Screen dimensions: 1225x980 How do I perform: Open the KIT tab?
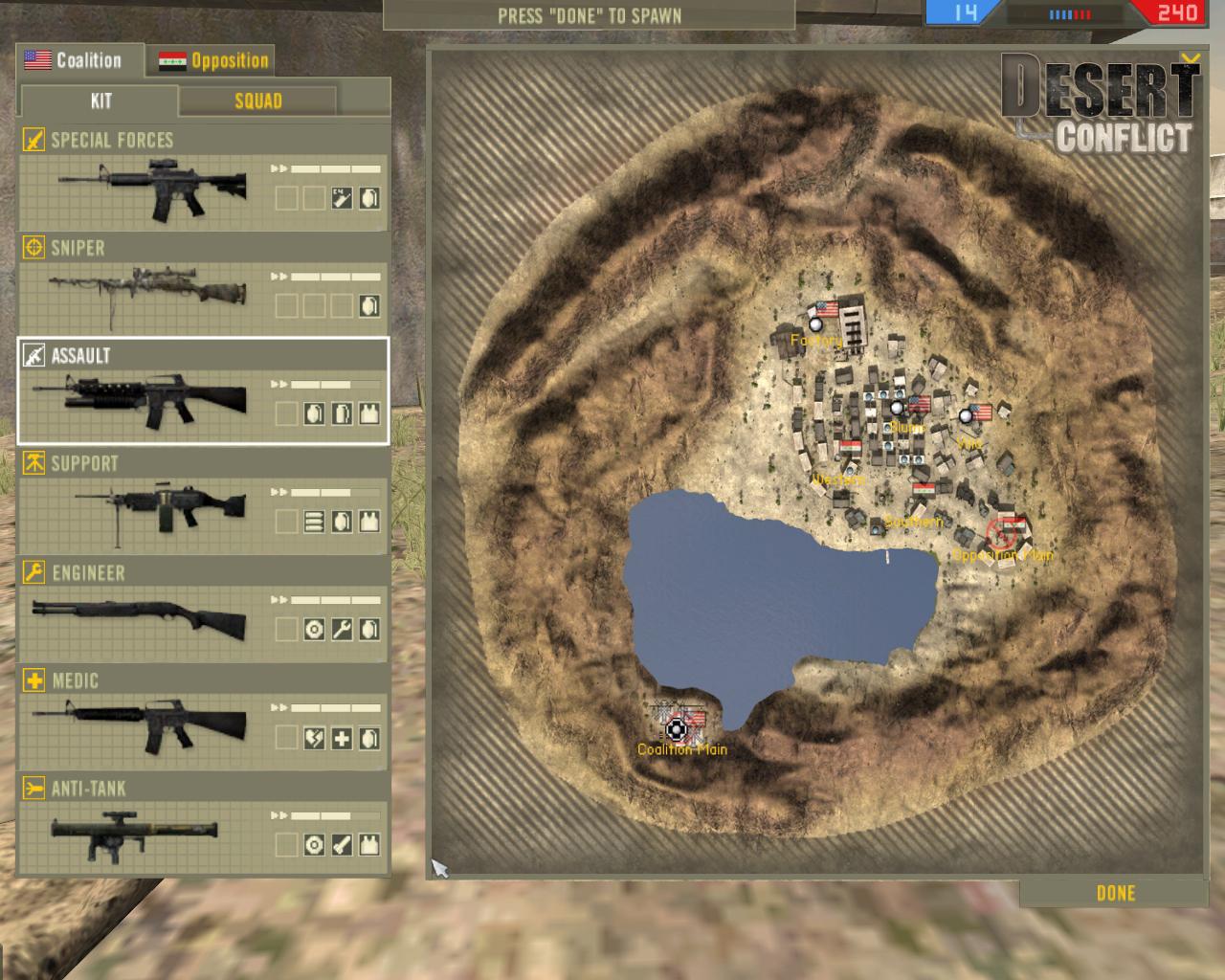pyautogui.click(x=100, y=101)
